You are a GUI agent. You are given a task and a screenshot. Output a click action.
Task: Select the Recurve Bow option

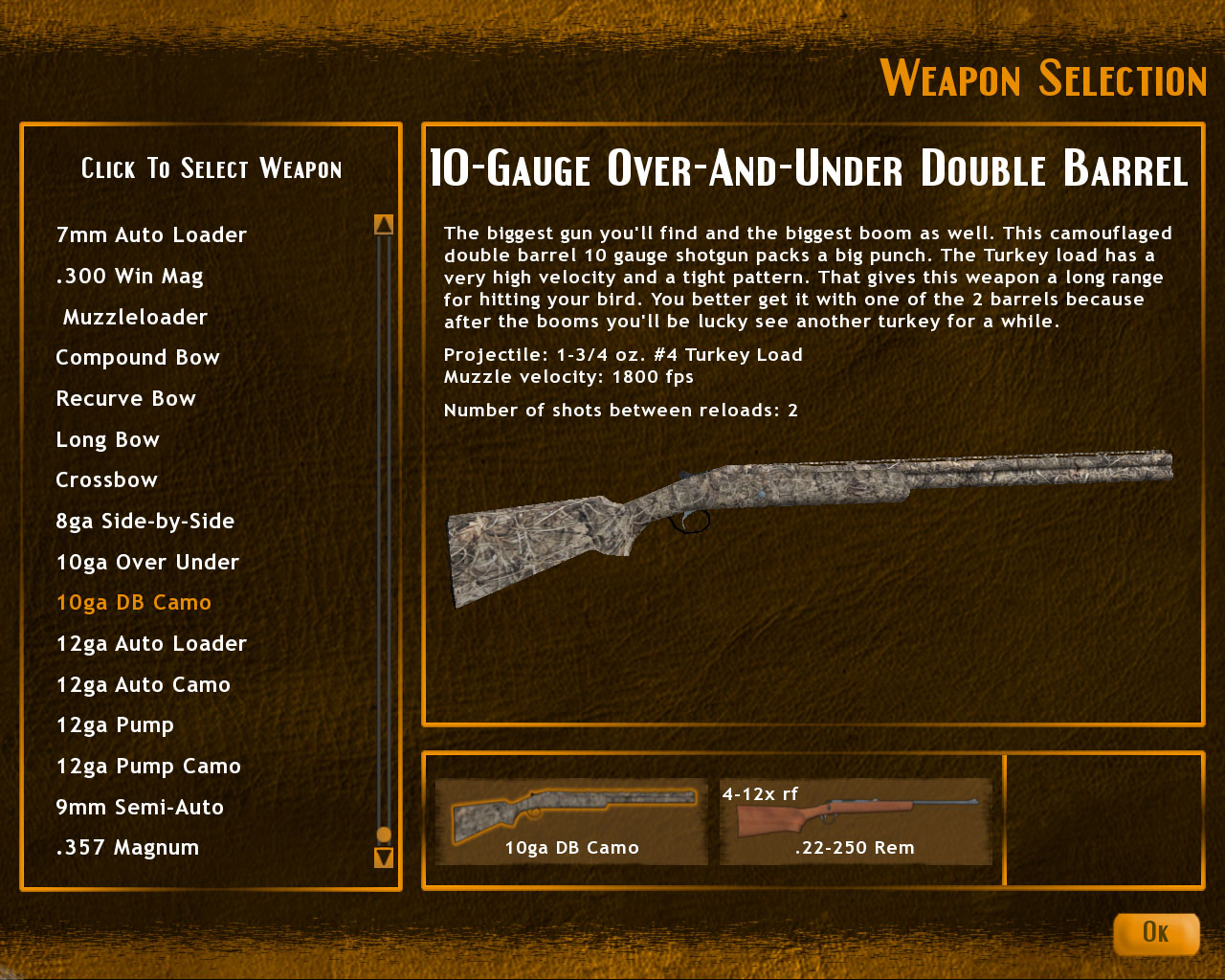pyautogui.click(x=125, y=398)
